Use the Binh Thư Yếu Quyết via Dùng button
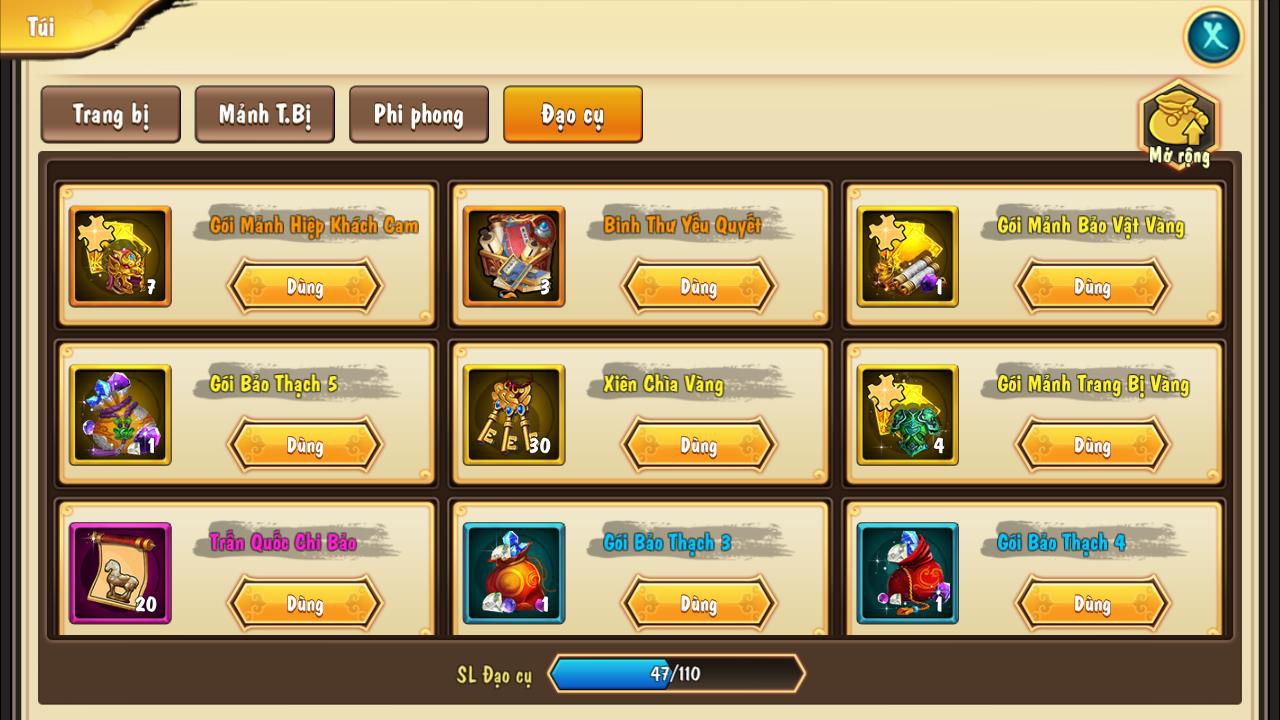Viewport: 1280px width, 720px height. tap(699, 286)
